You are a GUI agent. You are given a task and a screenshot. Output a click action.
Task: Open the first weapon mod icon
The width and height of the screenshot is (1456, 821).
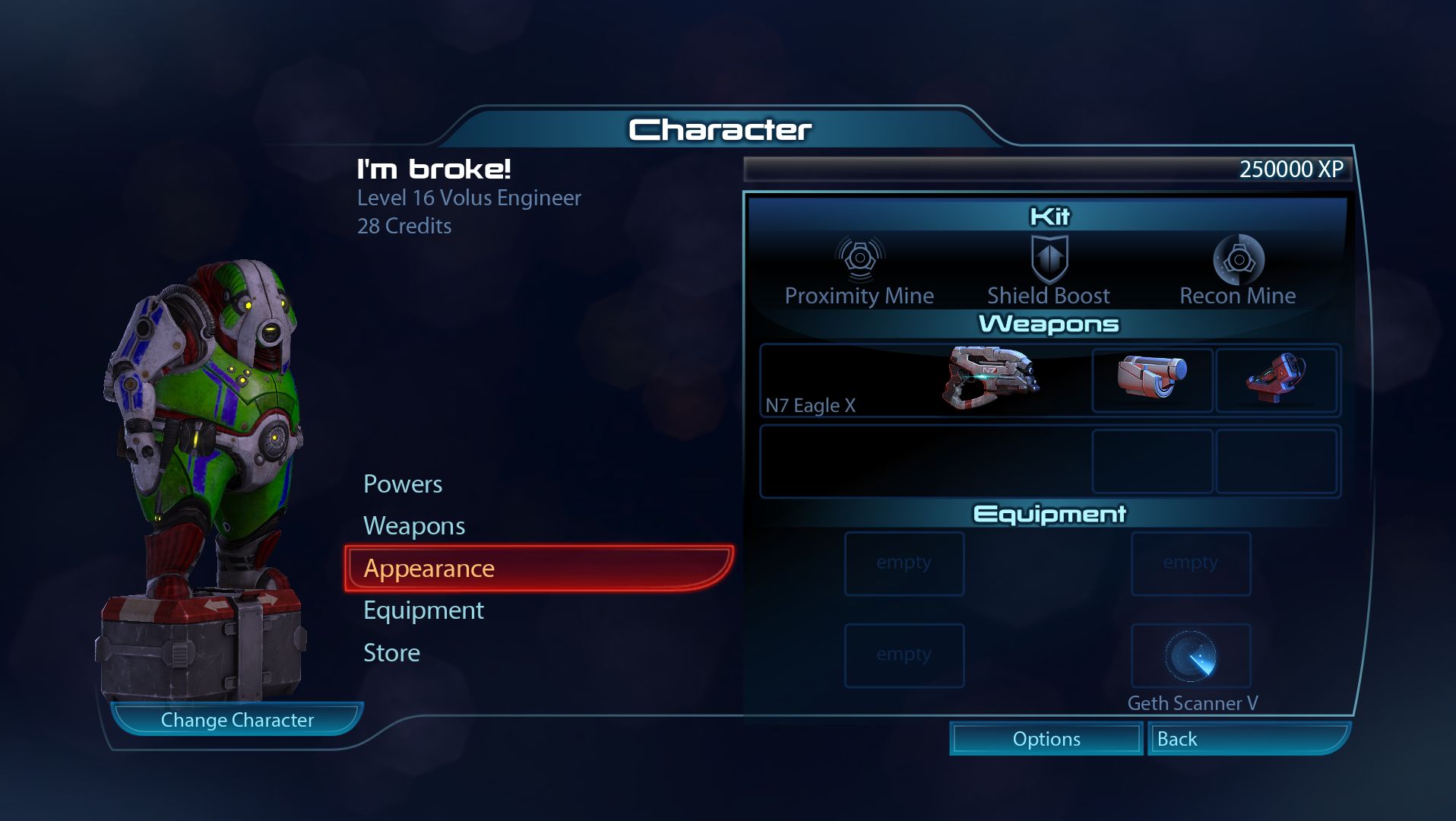(1152, 381)
